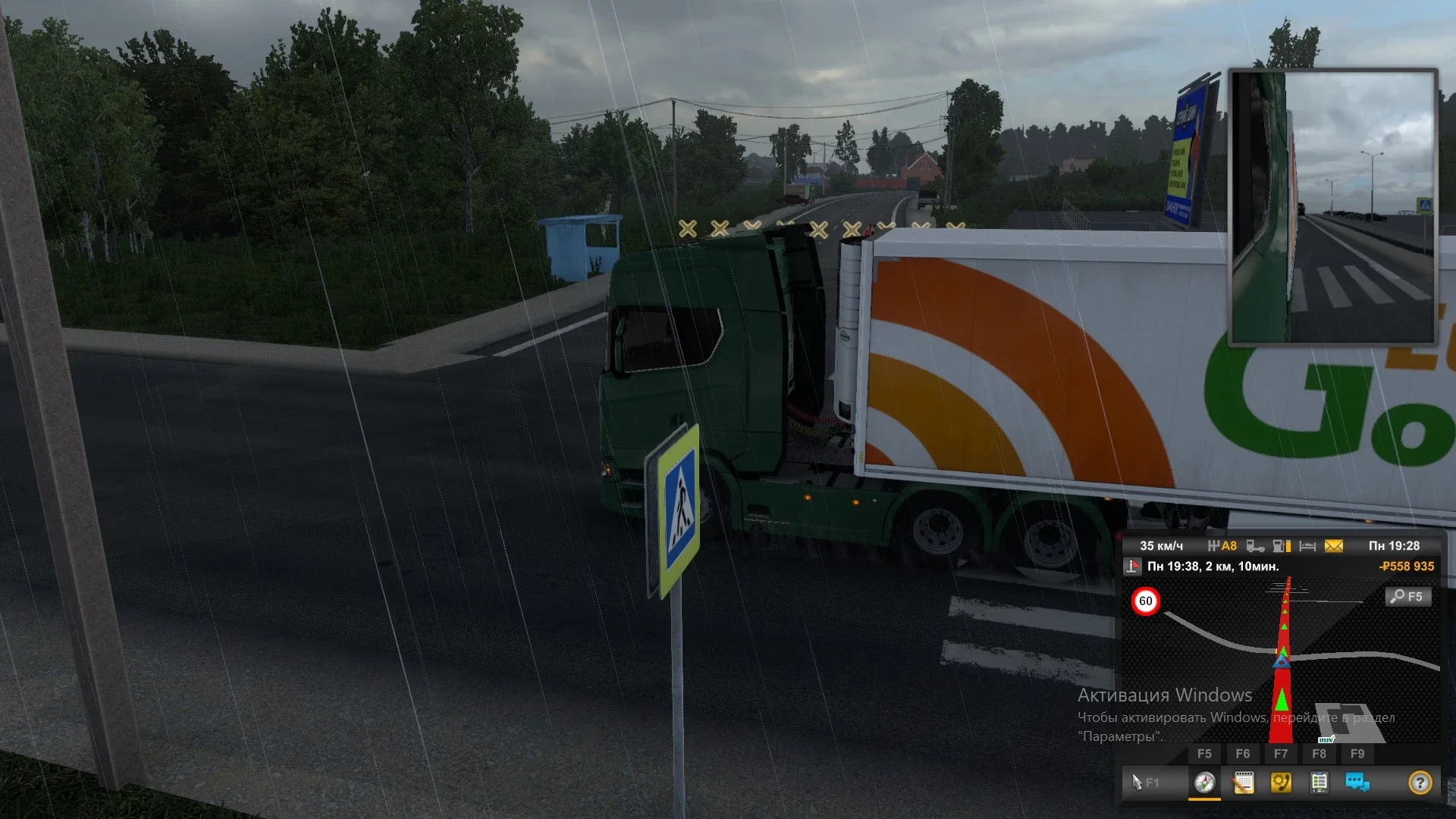Click the 60 speed limit indicator
Image resolution: width=1456 pixels, height=819 pixels.
[1145, 601]
